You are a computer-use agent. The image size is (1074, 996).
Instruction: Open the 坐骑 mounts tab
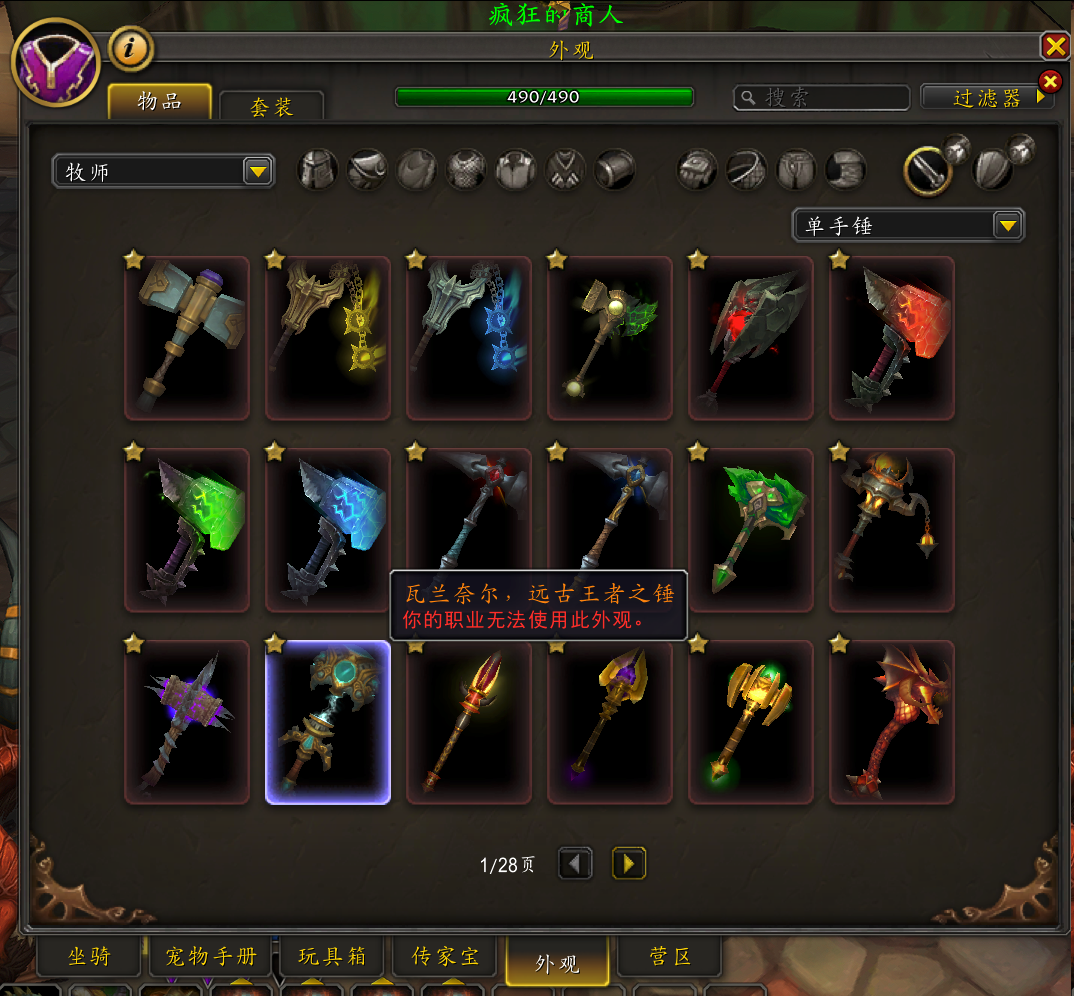pyautogui.click(x=89, y=957)
